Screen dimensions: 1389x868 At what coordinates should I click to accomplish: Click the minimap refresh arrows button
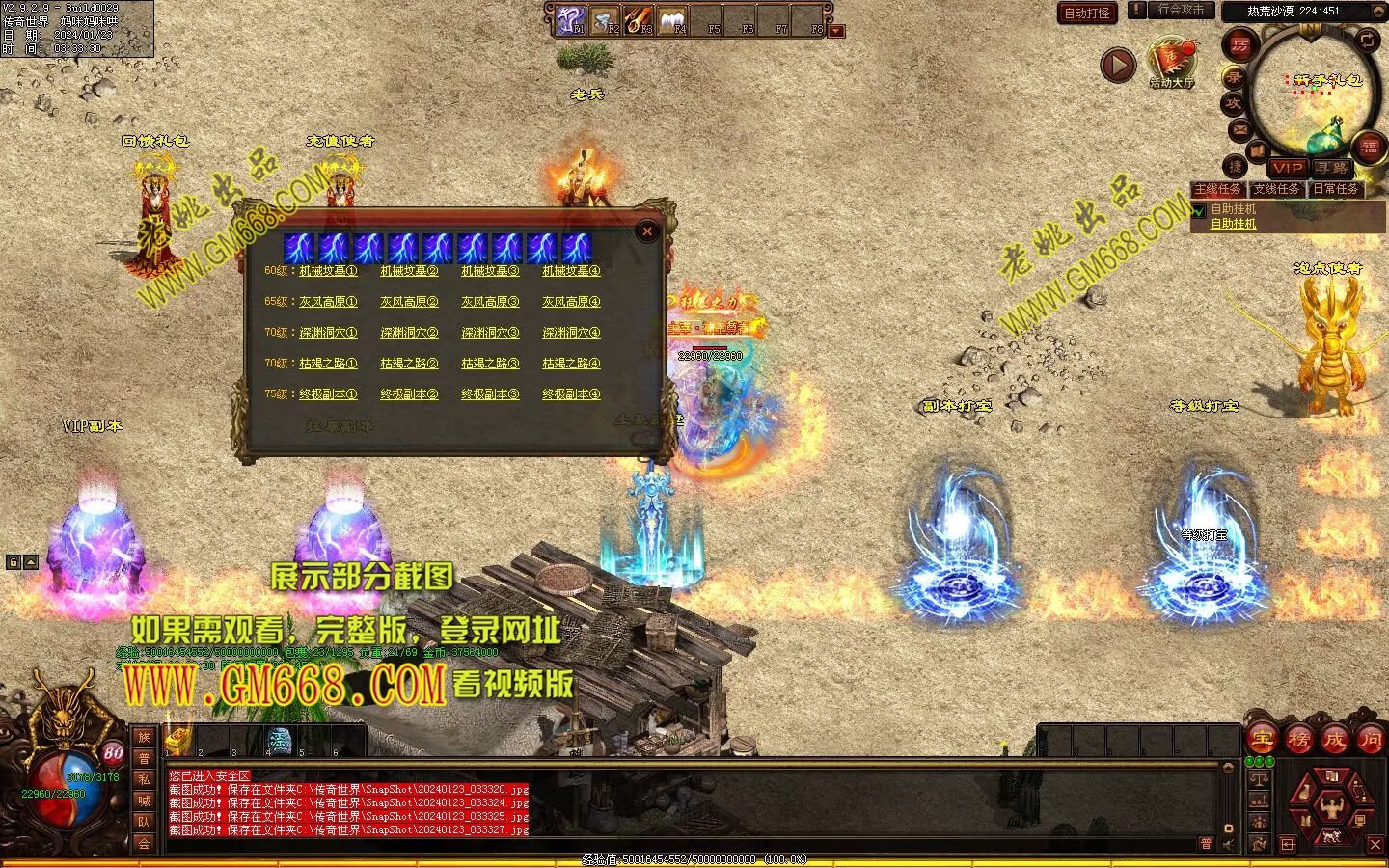coord(1368,40)
